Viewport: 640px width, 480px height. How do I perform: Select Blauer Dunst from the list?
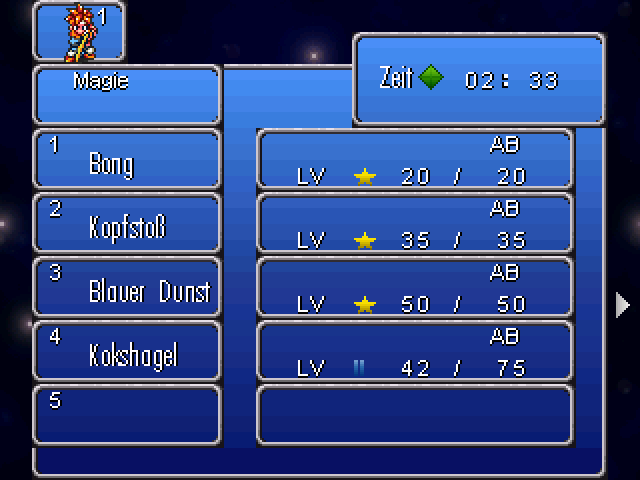127,288
